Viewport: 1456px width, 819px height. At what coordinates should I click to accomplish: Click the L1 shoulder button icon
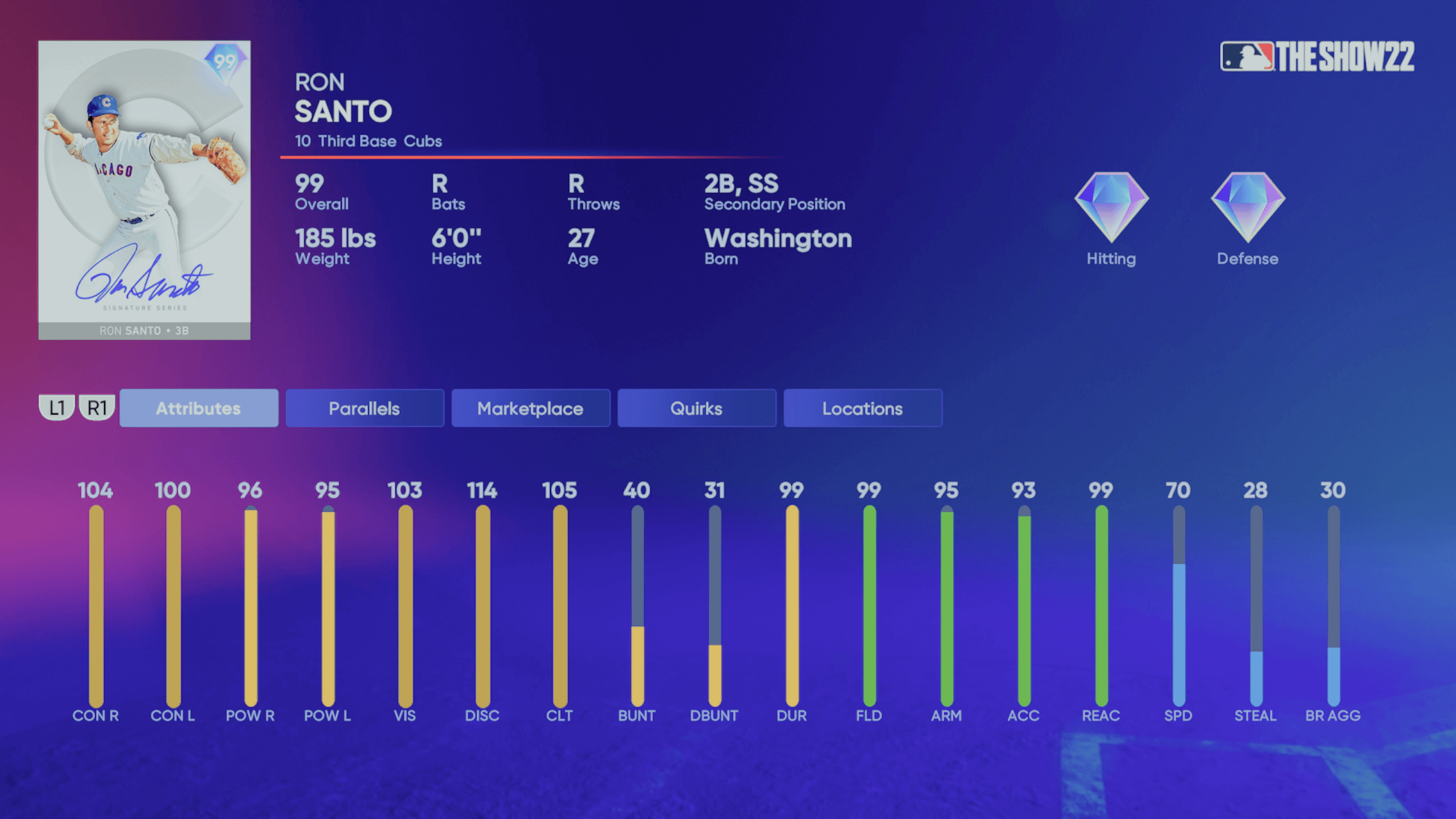pyautogui.click(x=57, y=407)
